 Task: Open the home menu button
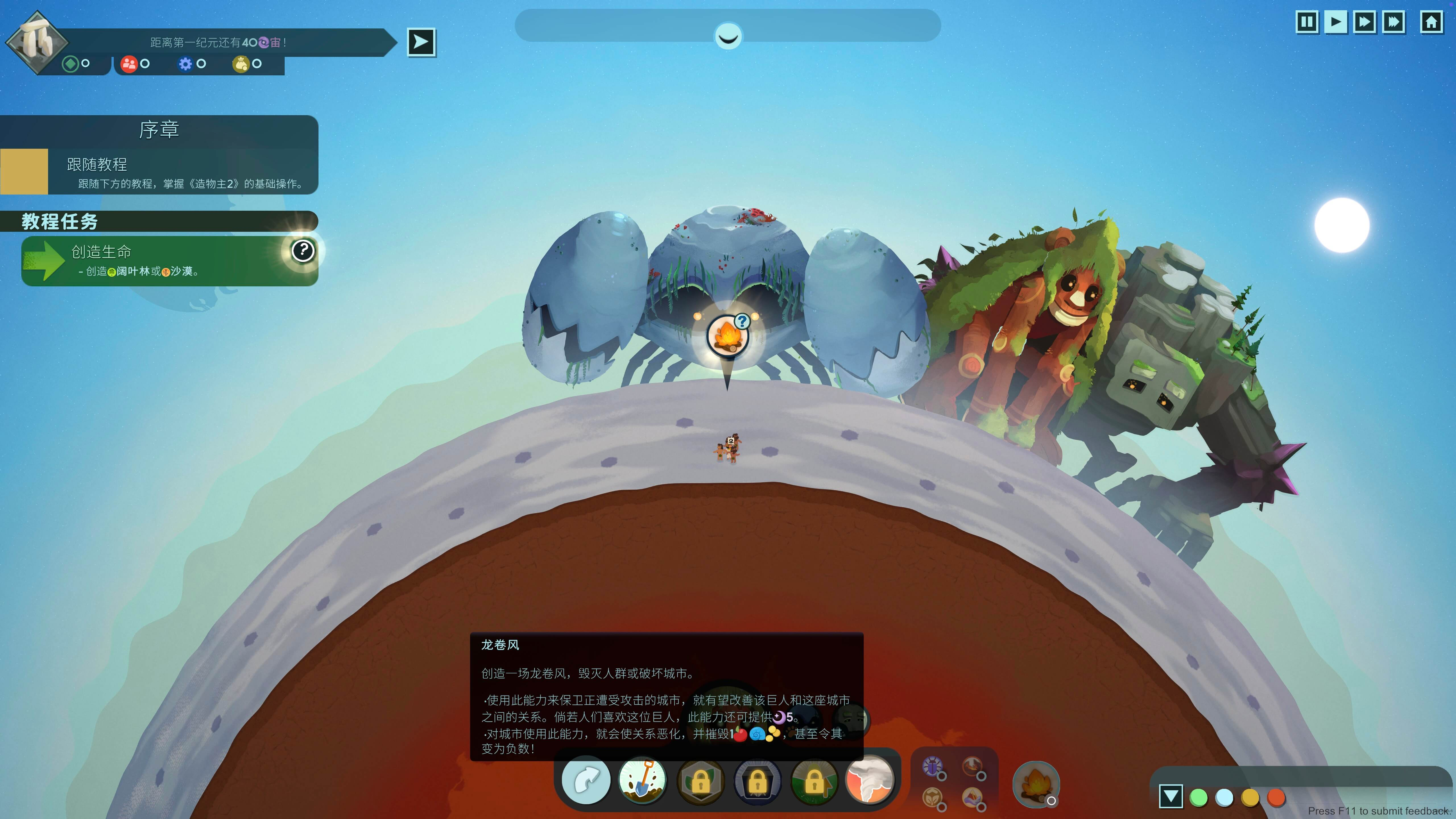click(1431, 23)
